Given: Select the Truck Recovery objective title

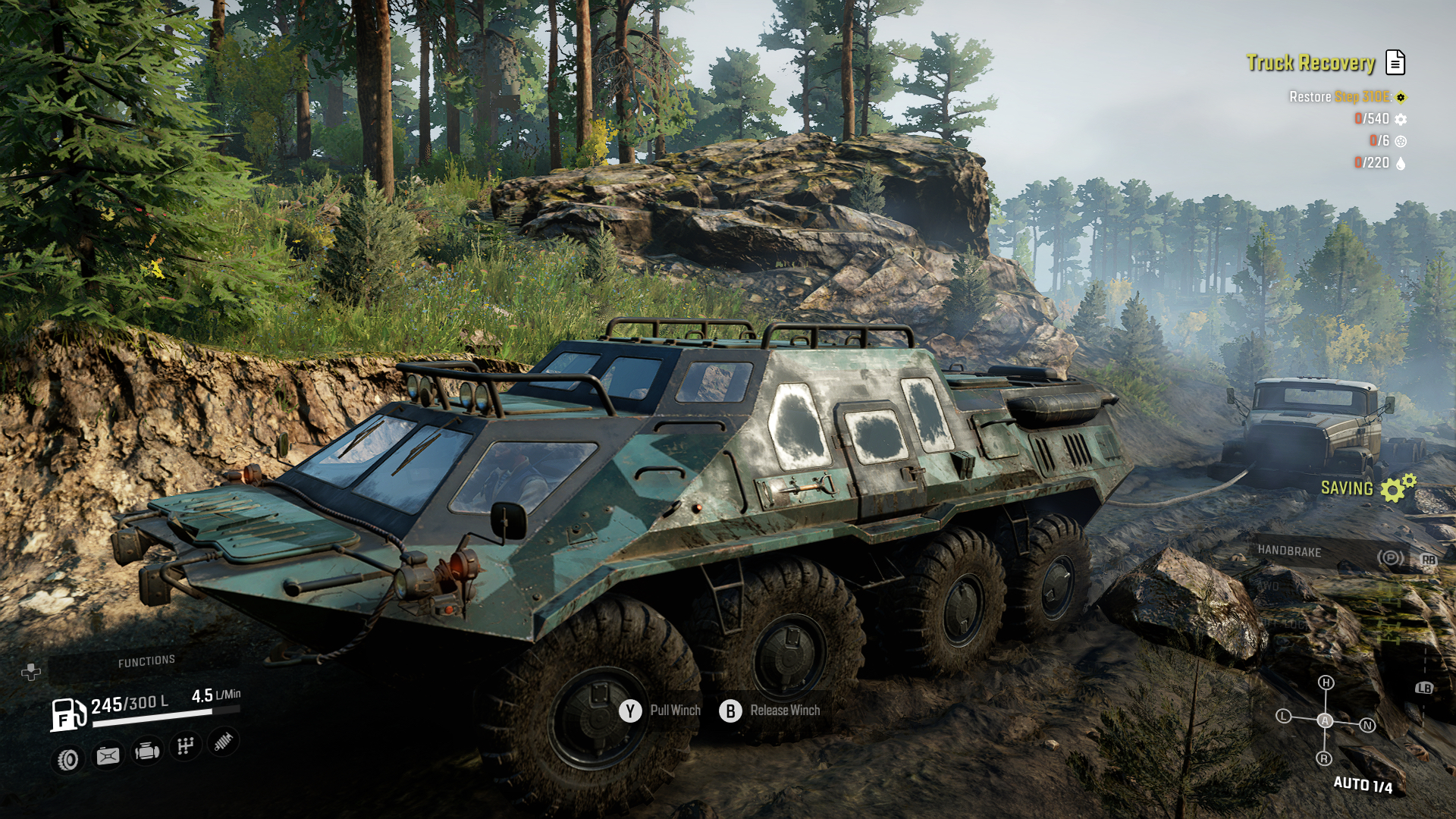Looking at the screenshot, I should [1310, 63].
